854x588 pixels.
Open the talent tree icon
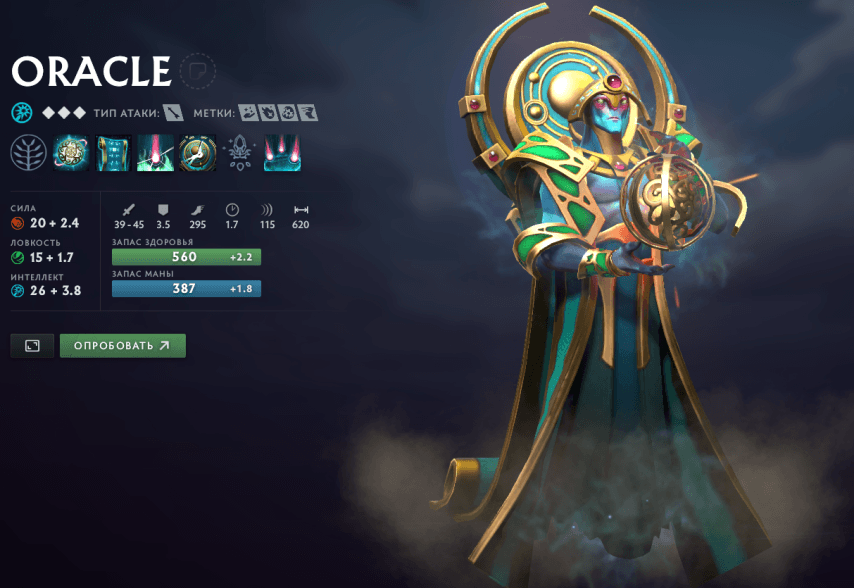pyautogui.click(x=28, y=153)
